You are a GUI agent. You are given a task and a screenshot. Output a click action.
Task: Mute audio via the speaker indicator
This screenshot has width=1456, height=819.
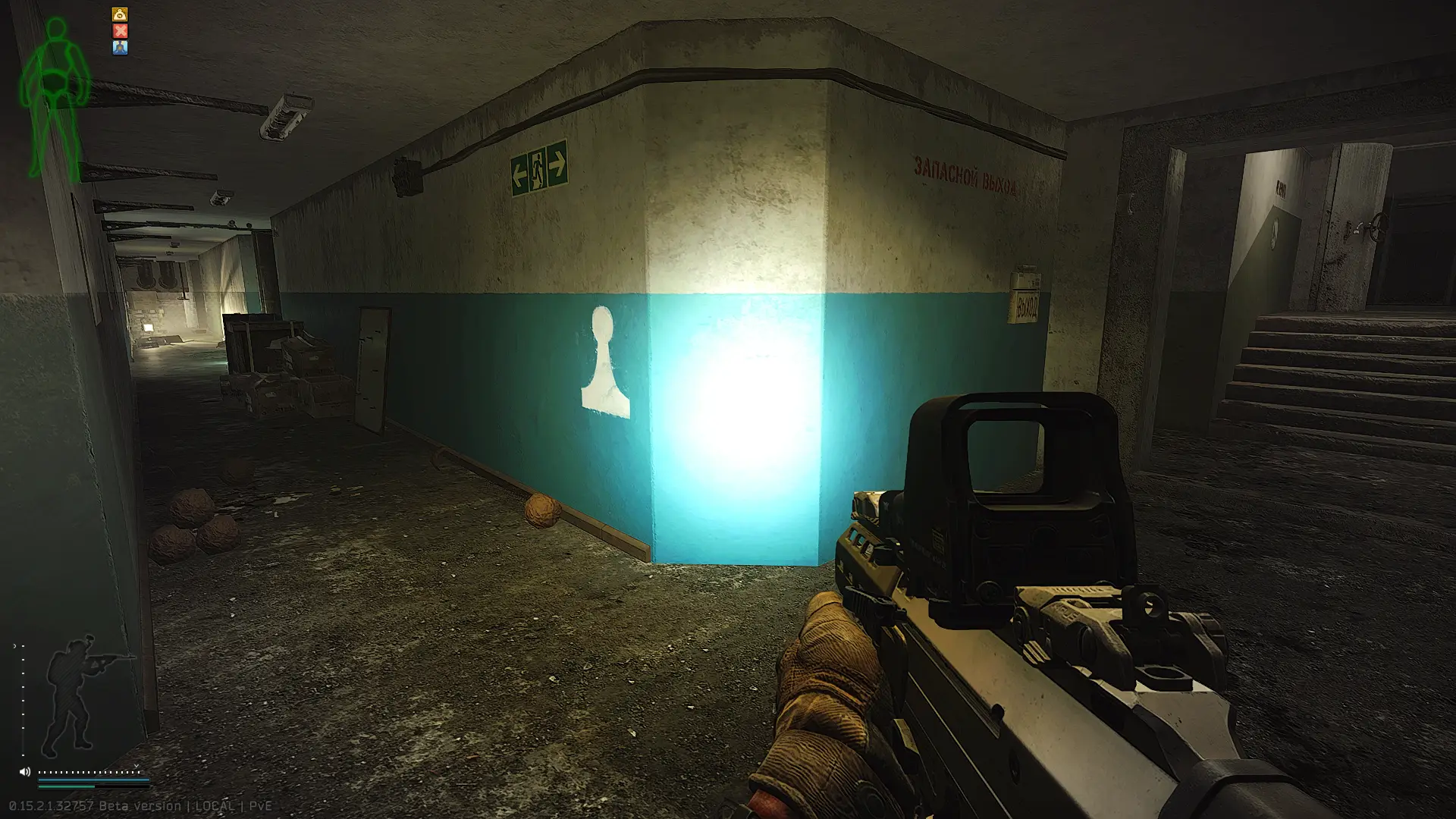(x=24, y=772)
